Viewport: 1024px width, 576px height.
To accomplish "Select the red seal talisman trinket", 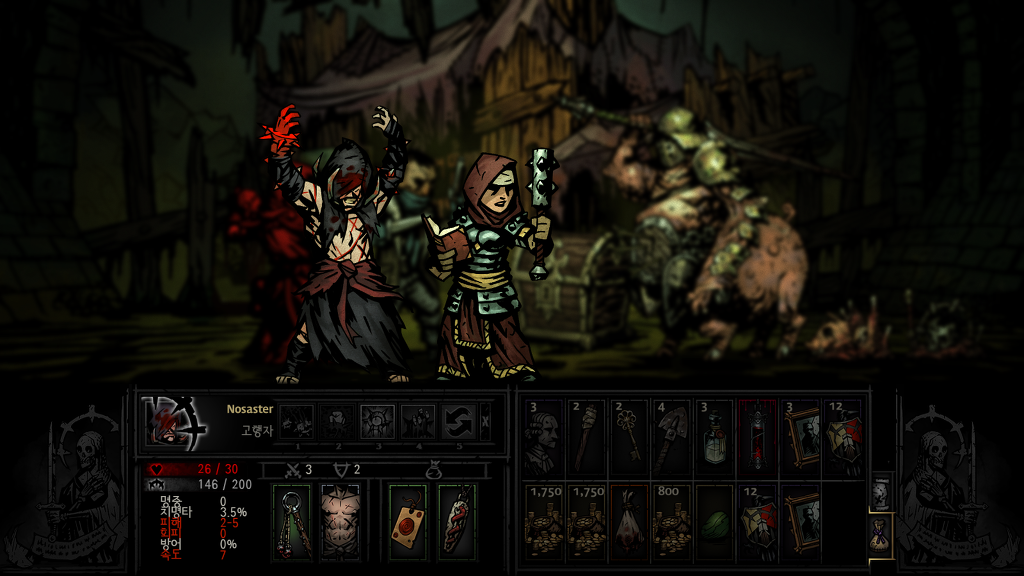I will pos(408,521).
